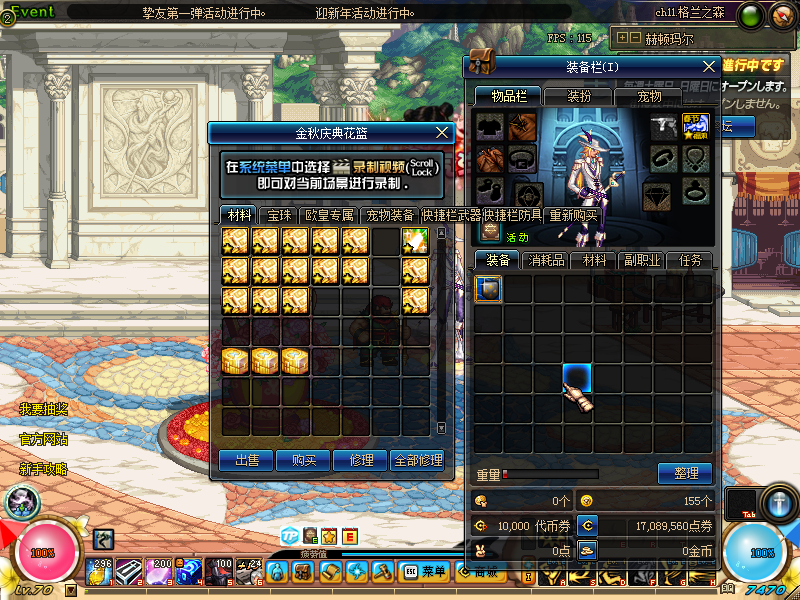Select the green feather item in shop
This screenshot has width=800, height=600.
415,242
